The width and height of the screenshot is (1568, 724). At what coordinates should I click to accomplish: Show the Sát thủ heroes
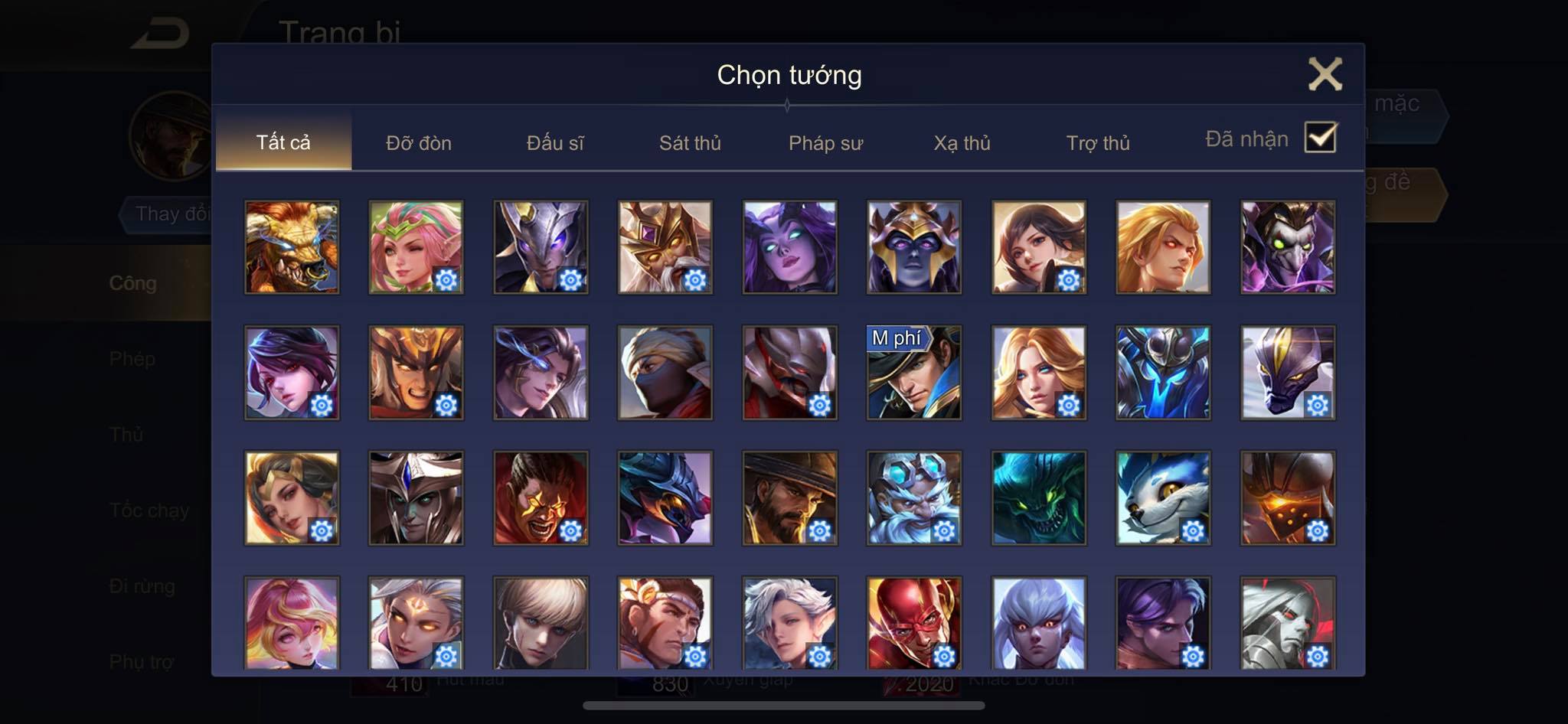click(x=690, y=142)
